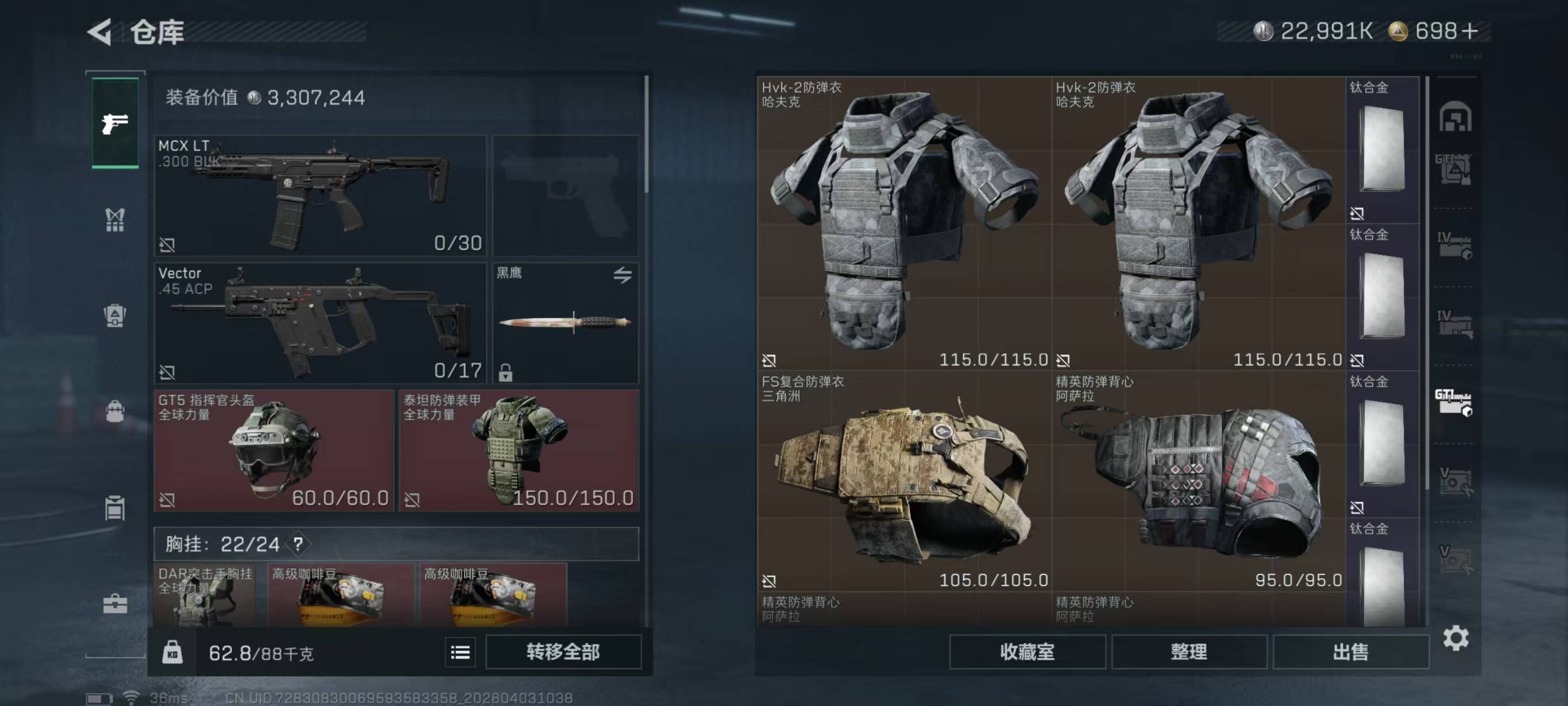Open the 胸挂 help question mark
The image size is (1568, 706).
click(x=298, y=544)
